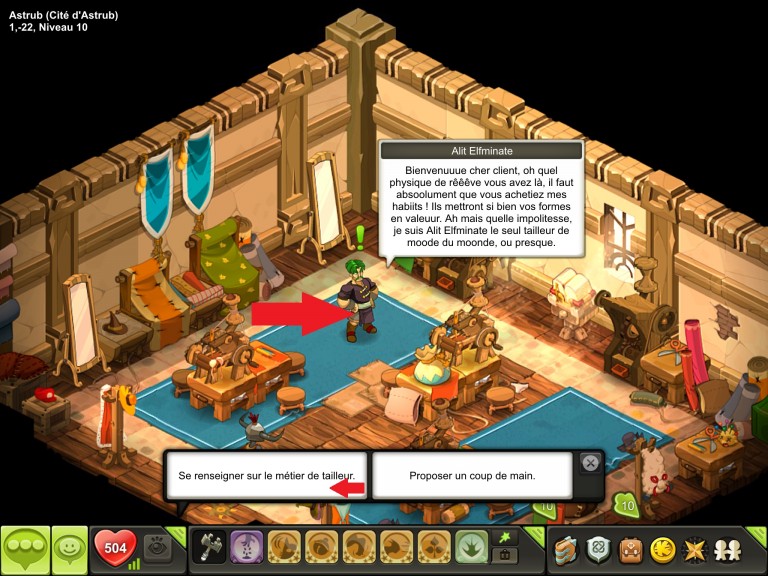Activate the purple spell icon

point(247,548)
